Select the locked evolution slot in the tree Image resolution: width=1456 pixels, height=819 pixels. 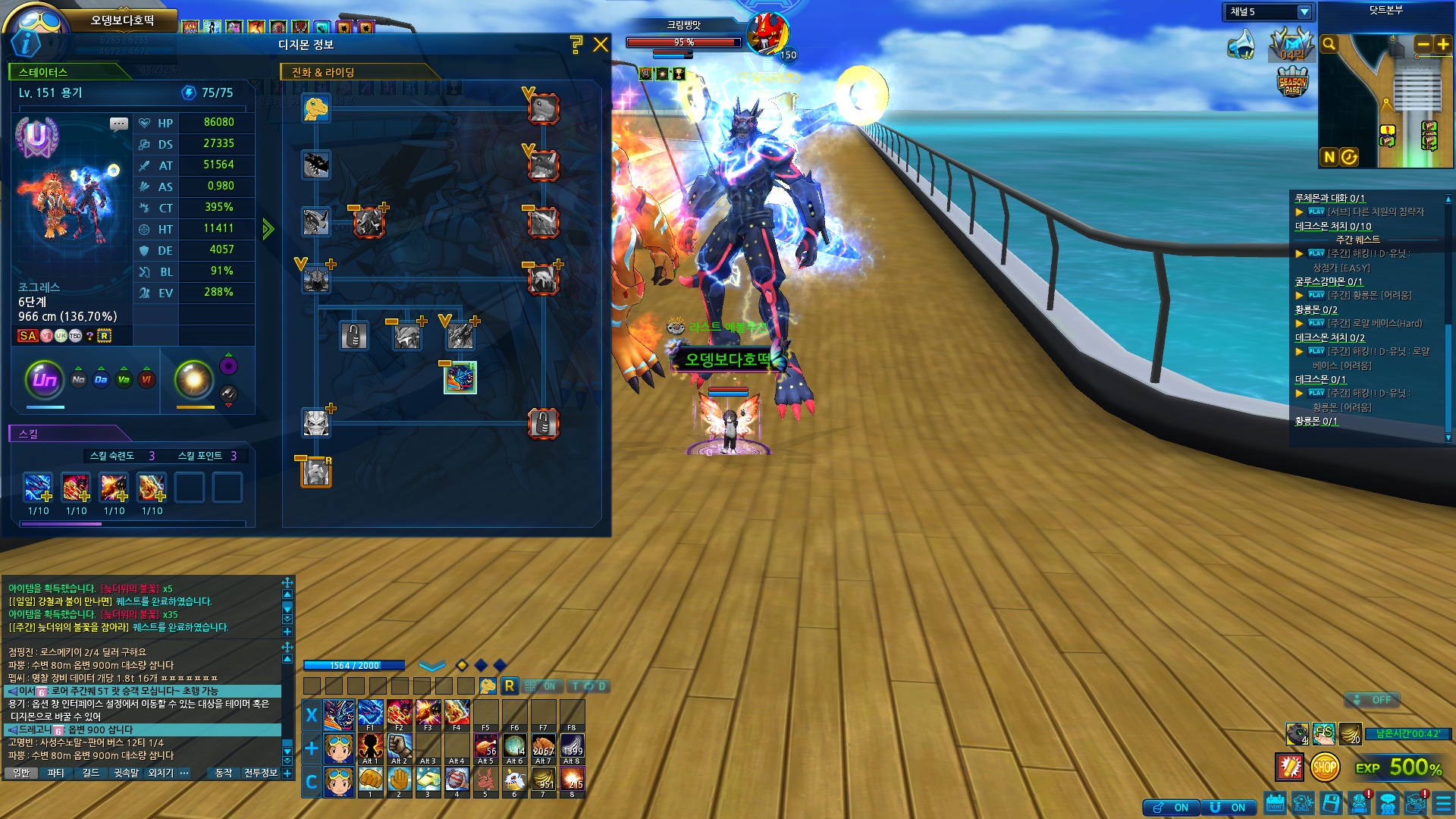[353, 336]
